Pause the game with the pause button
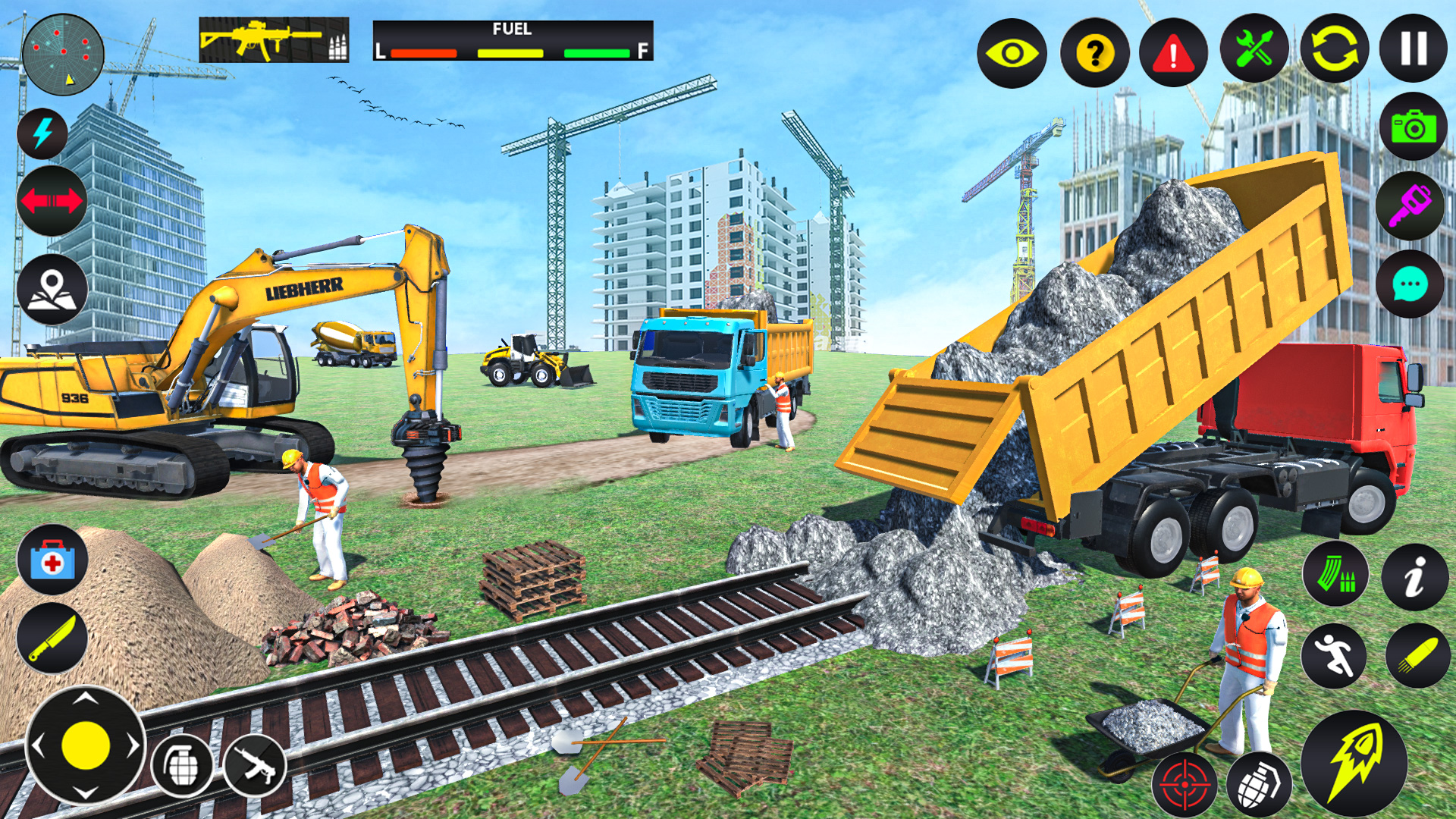 click(x=1412, y=49)
